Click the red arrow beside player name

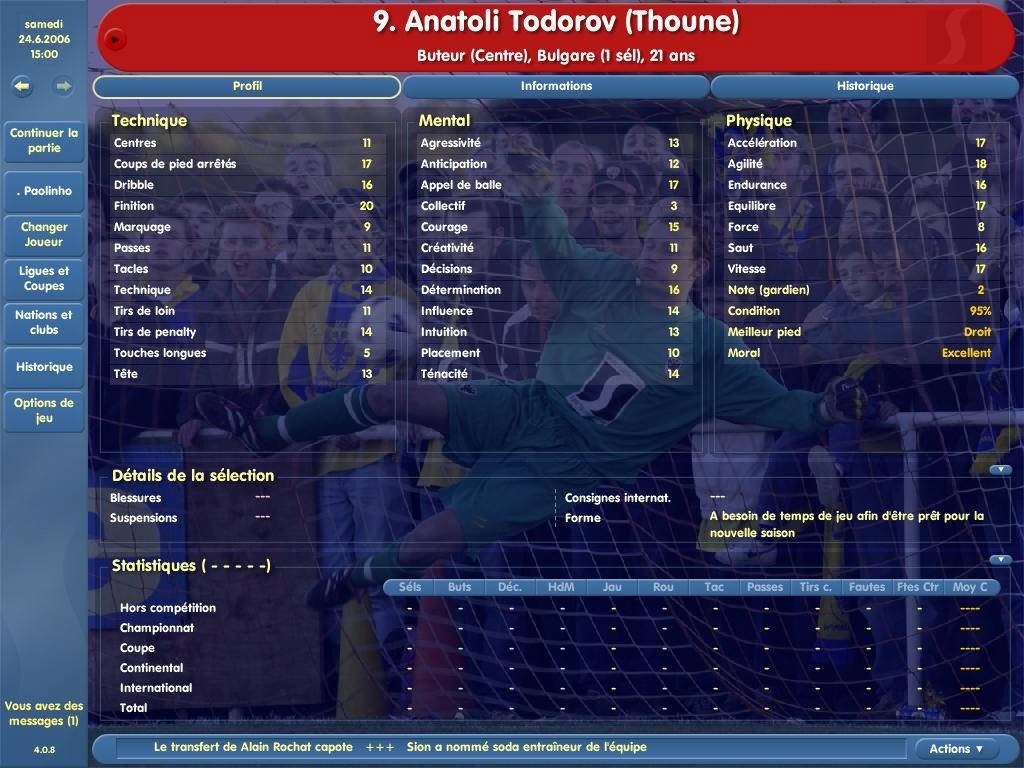pyautogui.click(x=115, y=39)
